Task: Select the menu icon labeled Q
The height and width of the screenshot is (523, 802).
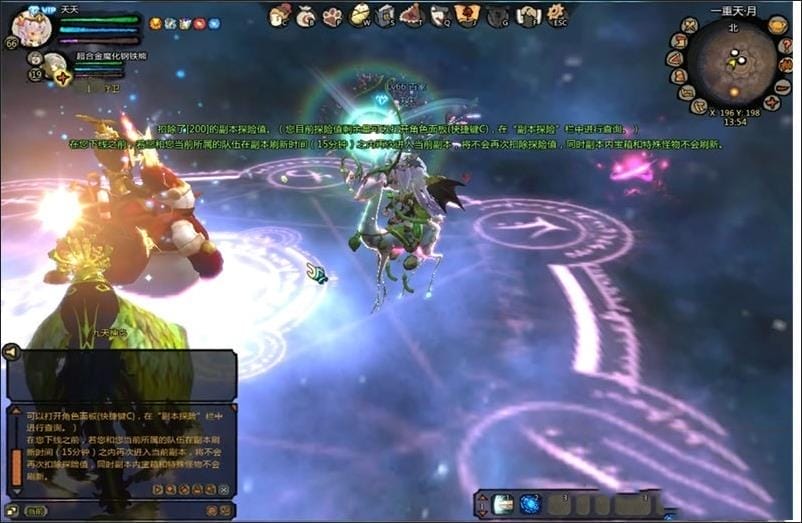Action: point(440,15)
